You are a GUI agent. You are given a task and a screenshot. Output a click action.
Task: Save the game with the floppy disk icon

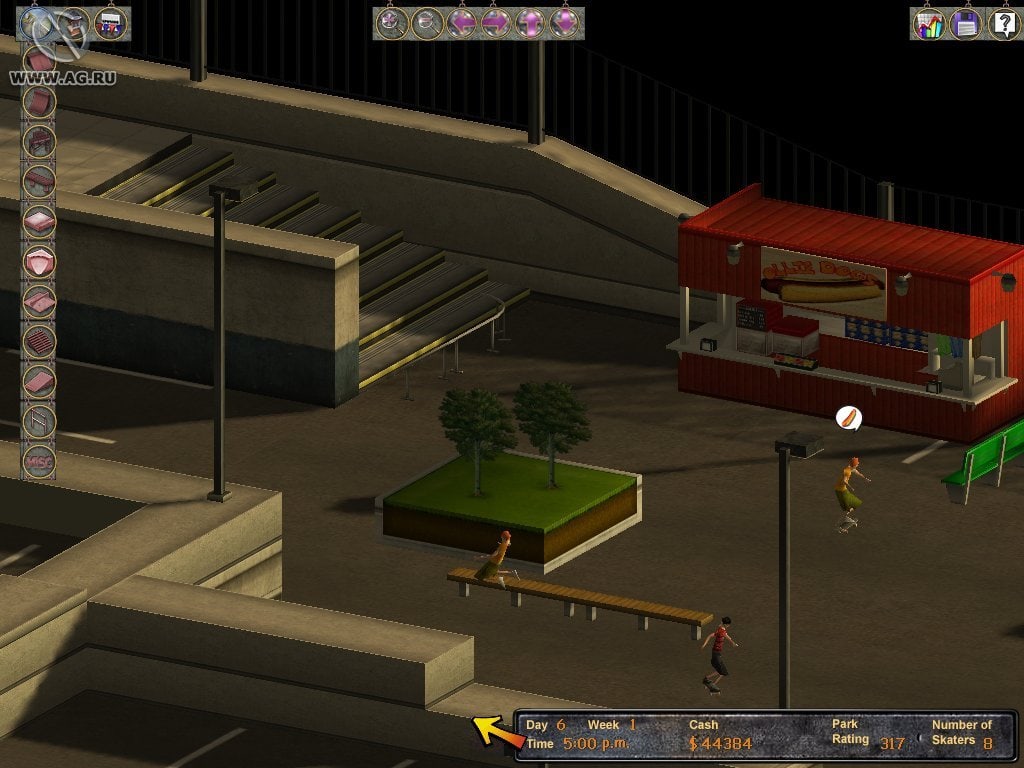tap(966, 23)
